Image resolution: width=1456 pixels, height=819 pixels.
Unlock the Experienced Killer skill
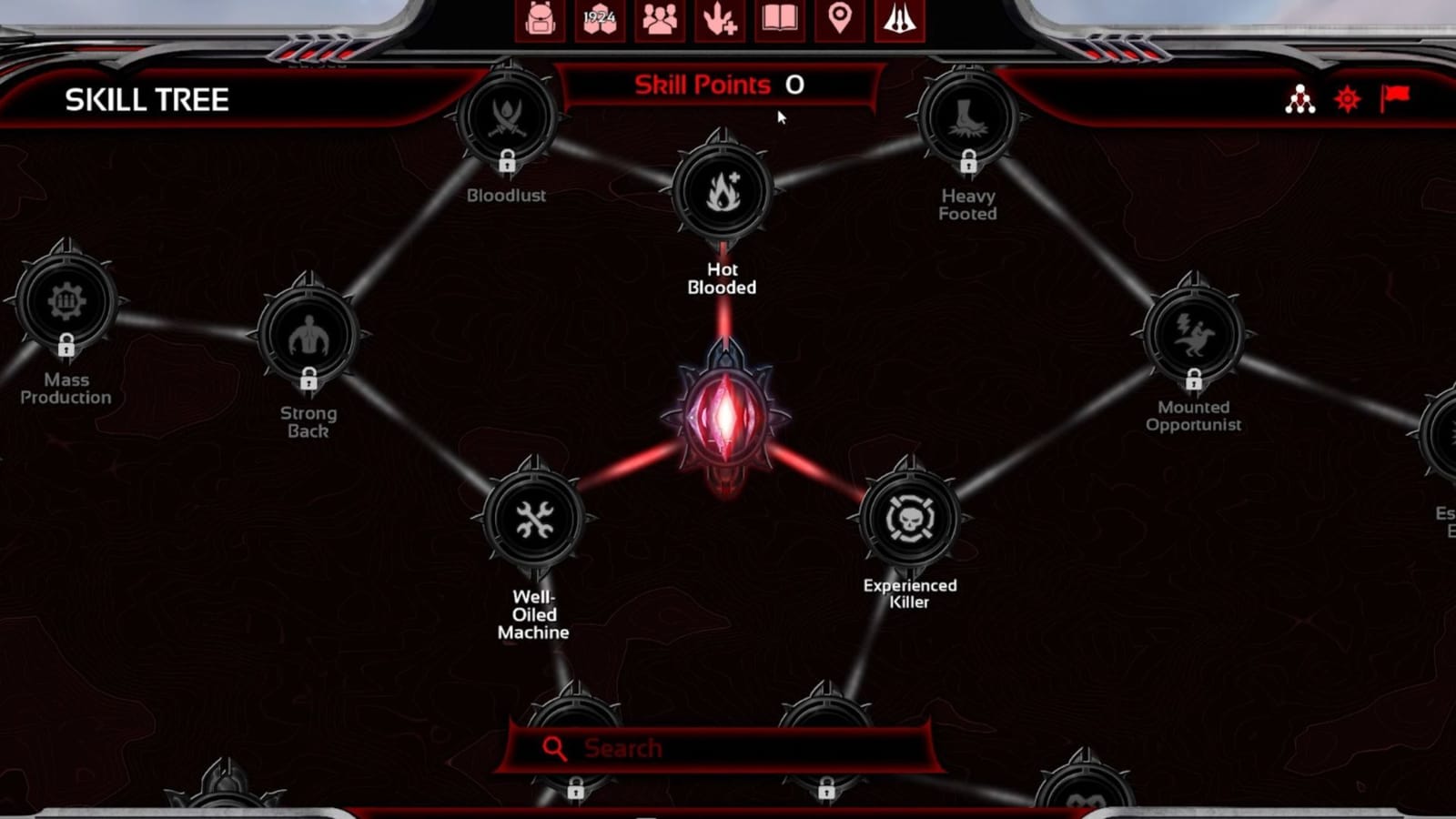point(909,519)
